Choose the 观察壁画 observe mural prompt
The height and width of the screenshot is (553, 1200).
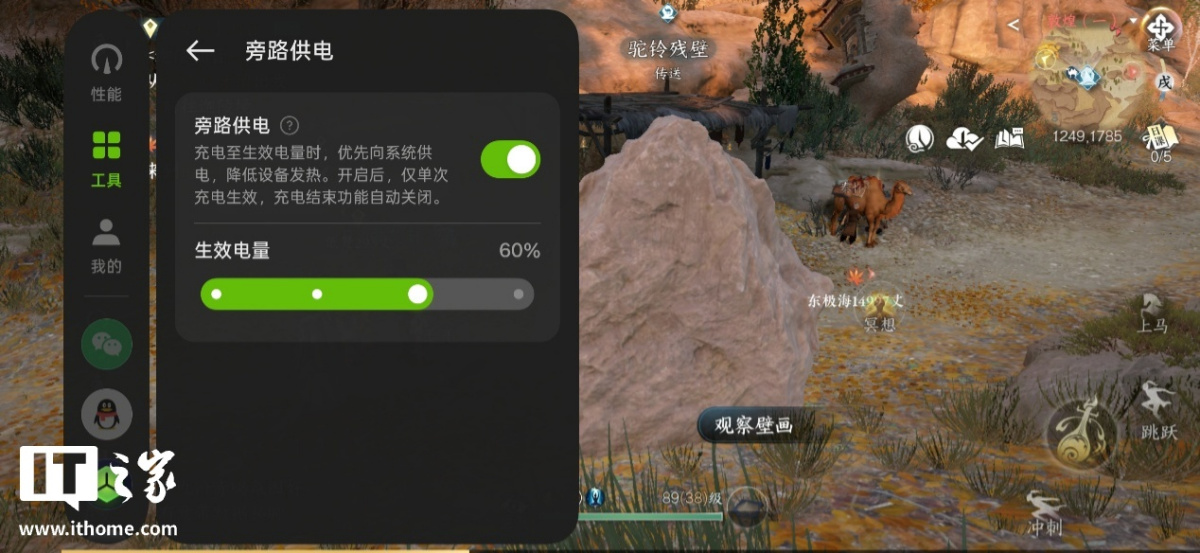(x=753, y=426)
